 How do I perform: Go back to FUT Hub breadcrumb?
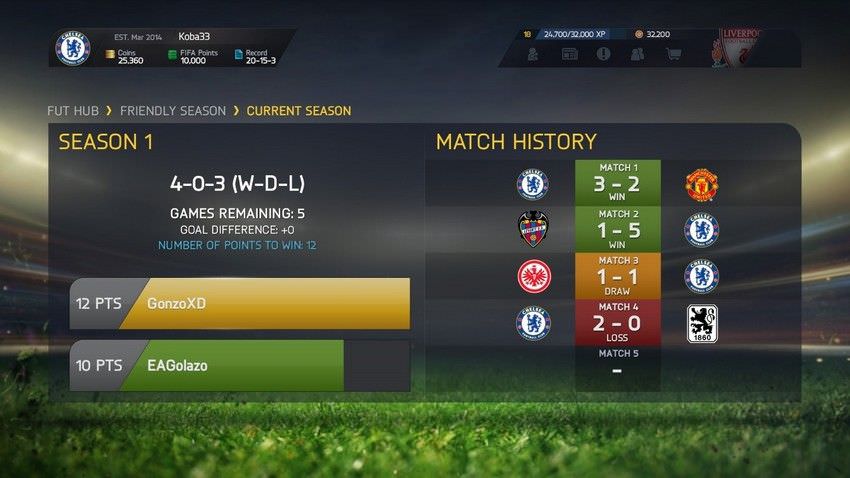click(x=77, y=111)
